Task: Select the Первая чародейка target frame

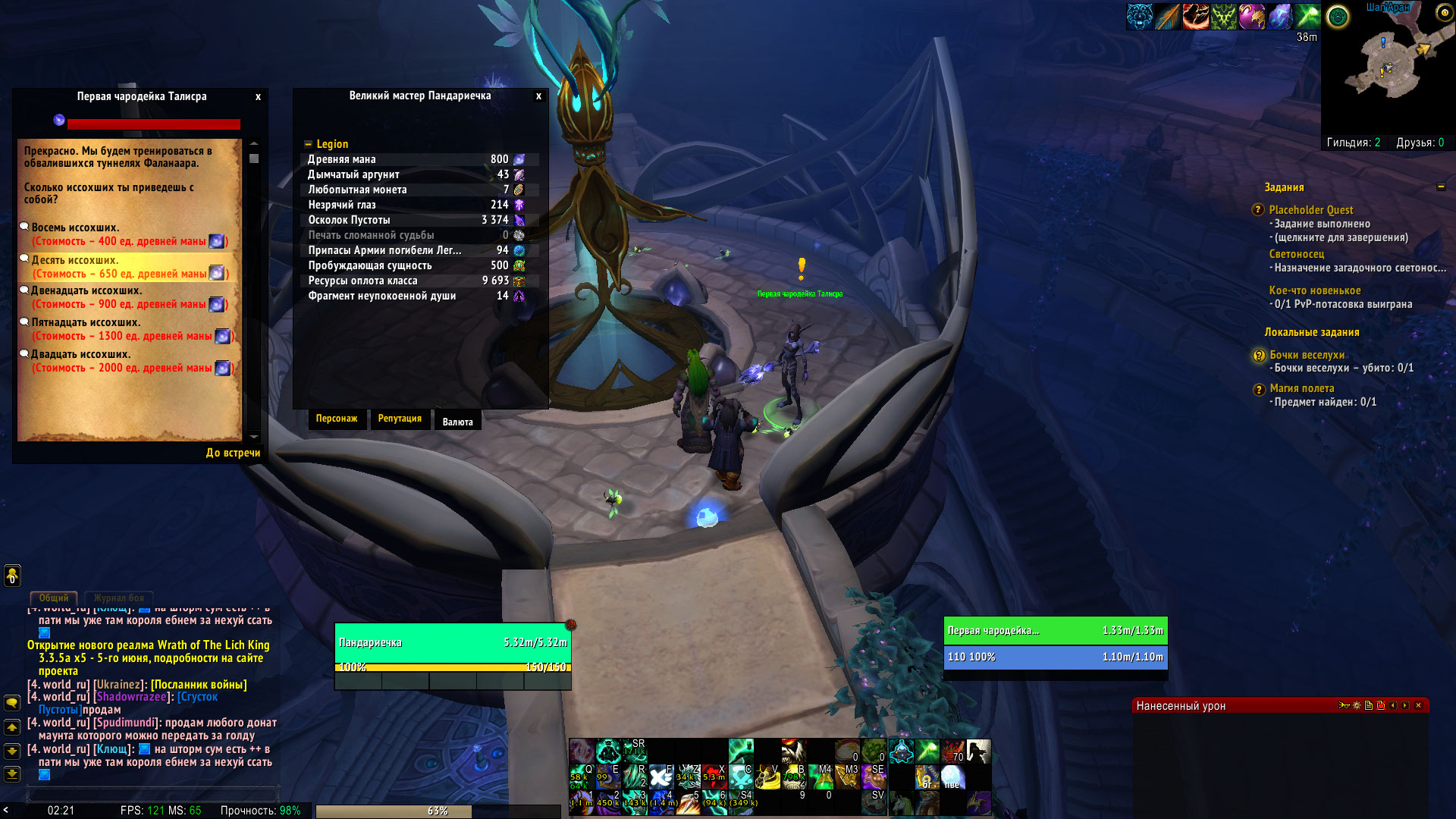Action: coord(1055,630)
